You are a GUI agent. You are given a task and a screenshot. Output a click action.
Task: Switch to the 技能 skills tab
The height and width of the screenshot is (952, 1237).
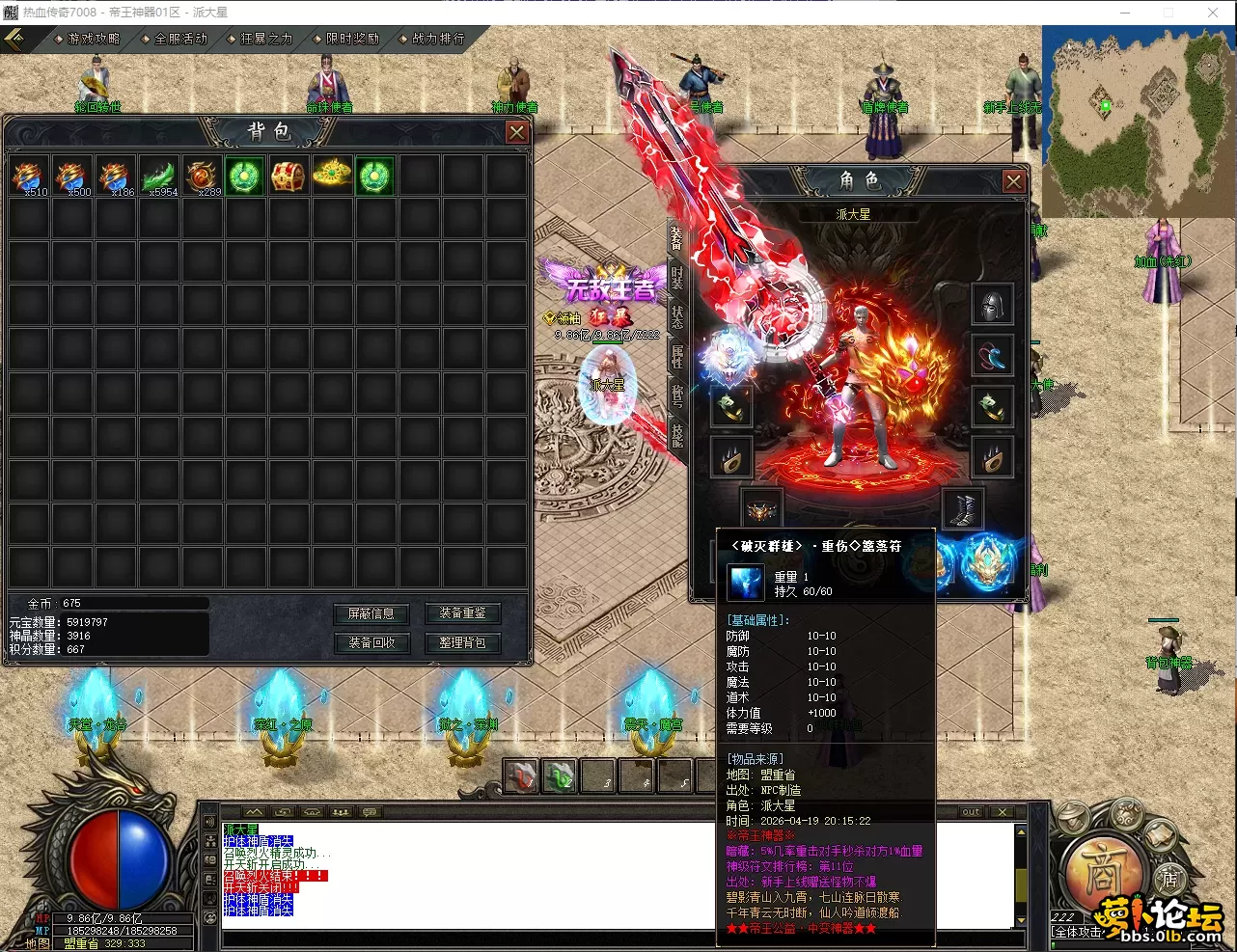click(x=677, y=435)
